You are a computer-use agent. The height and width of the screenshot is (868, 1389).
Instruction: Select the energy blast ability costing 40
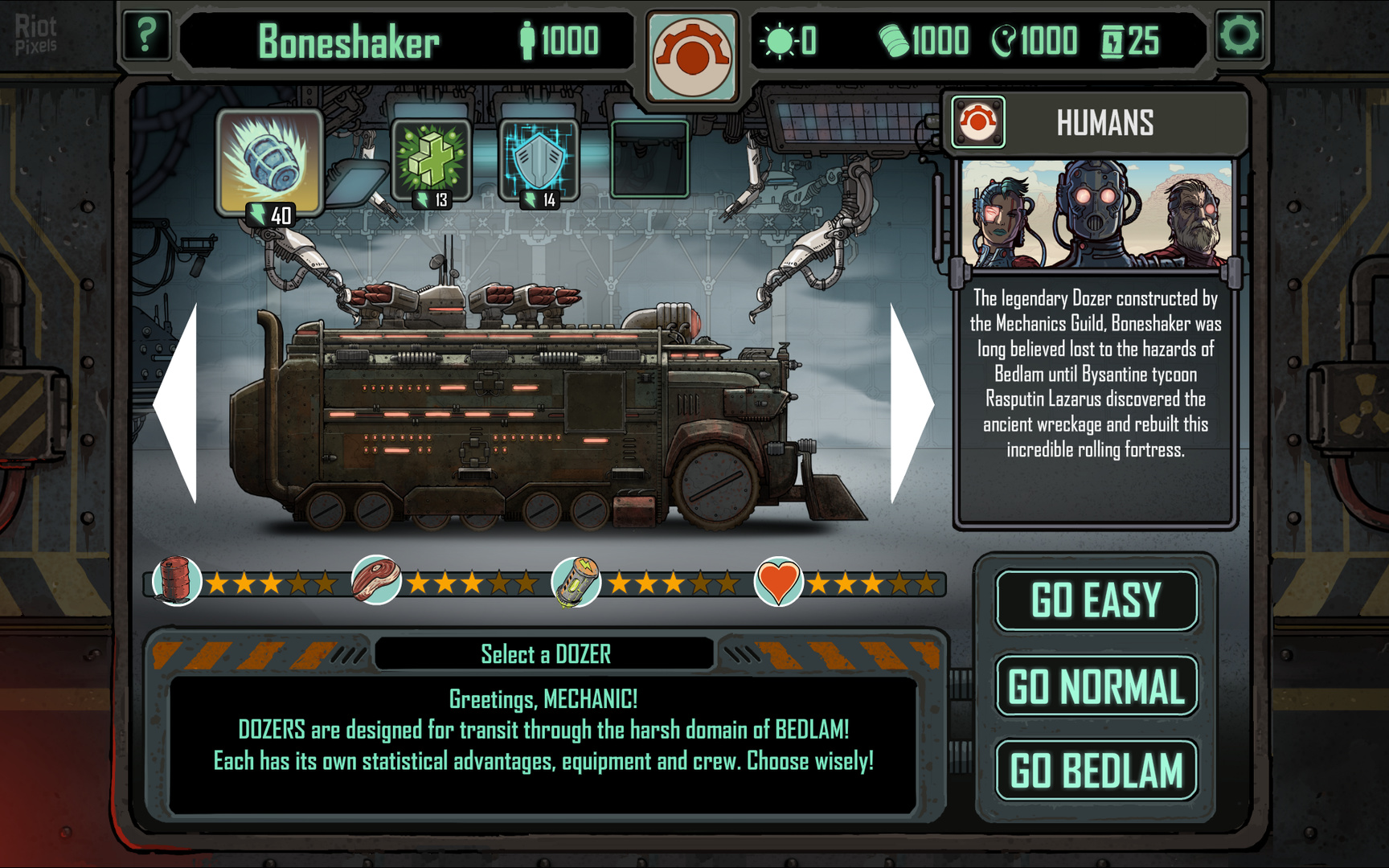coord(269,162)
